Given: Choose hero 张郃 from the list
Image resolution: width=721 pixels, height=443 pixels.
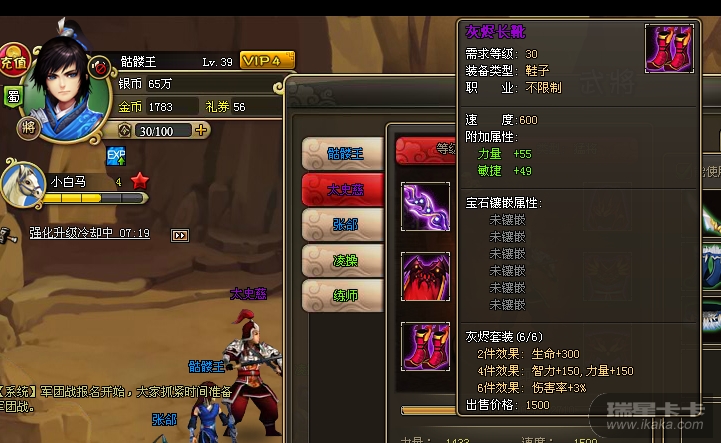Looking at the screenshot, I should (x=343, y=224).
